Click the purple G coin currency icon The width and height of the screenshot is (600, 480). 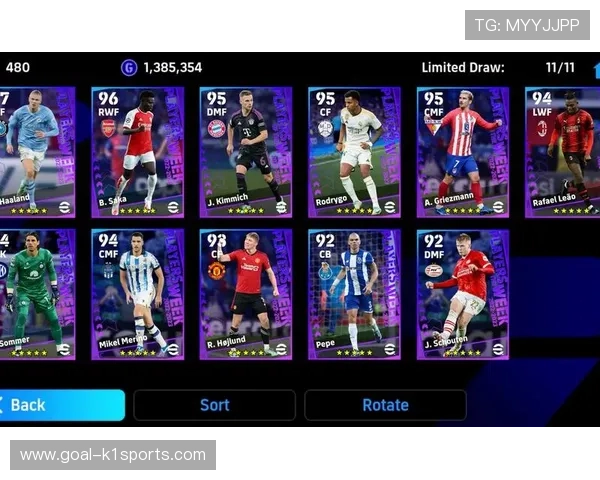[x=129, y=68]
